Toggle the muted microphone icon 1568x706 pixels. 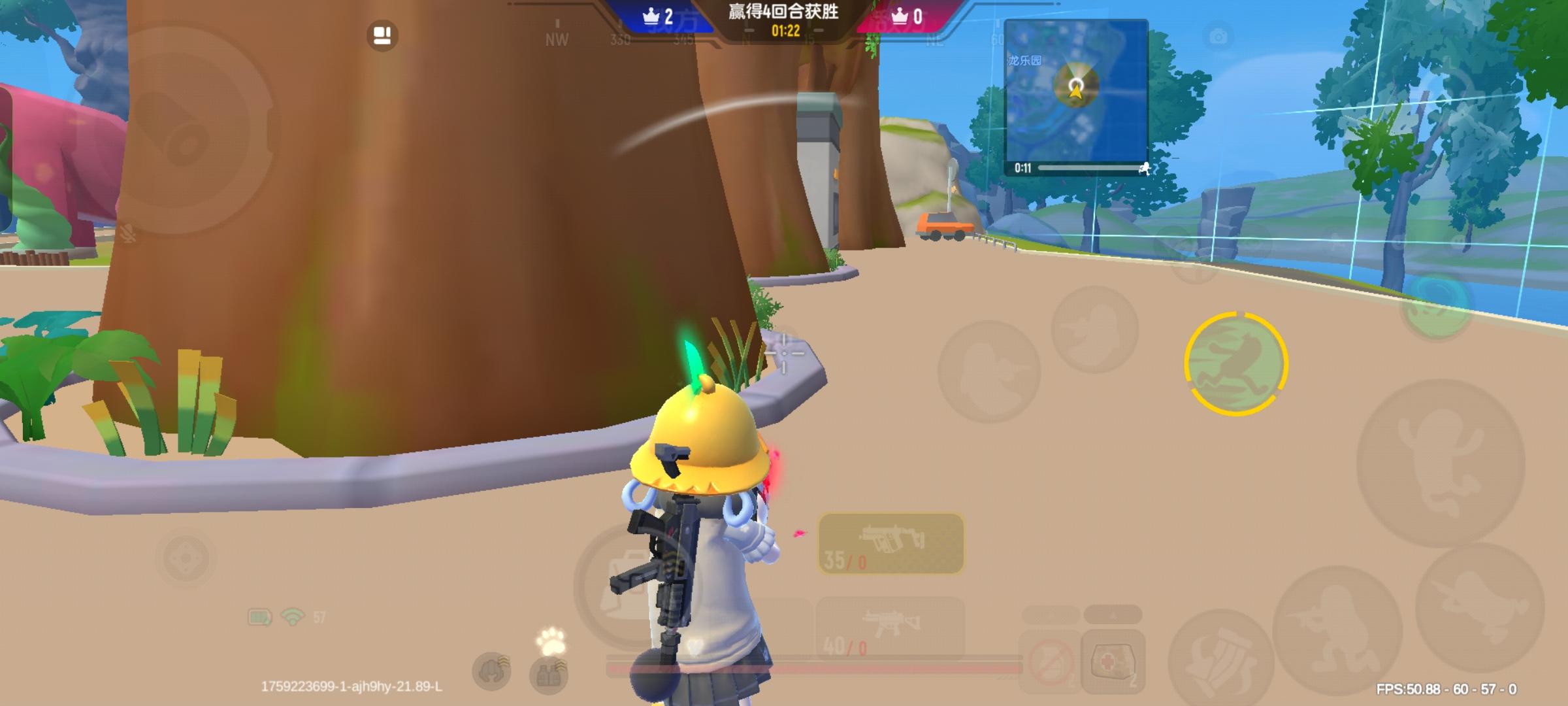(129, 233)
